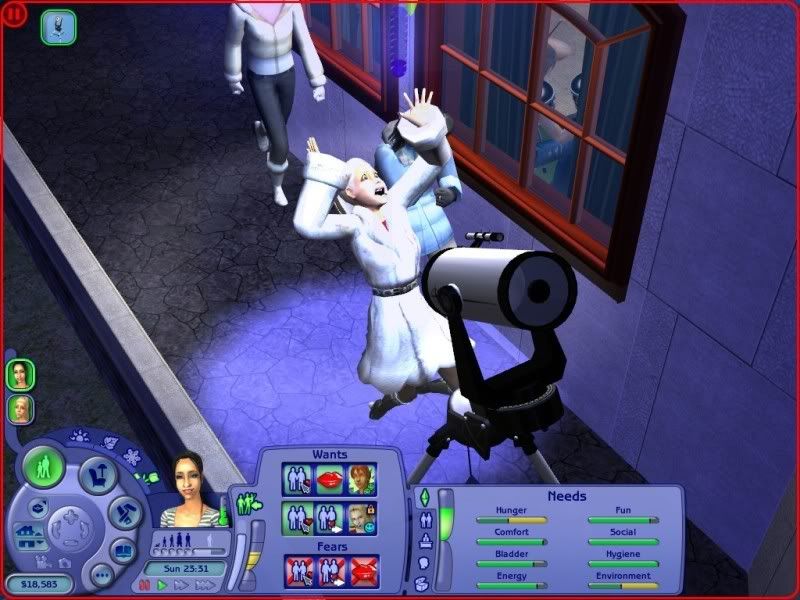This screenshot has width=800, height=600.
Task: Open the Needs tab with green plumbob
Action: 422,497
